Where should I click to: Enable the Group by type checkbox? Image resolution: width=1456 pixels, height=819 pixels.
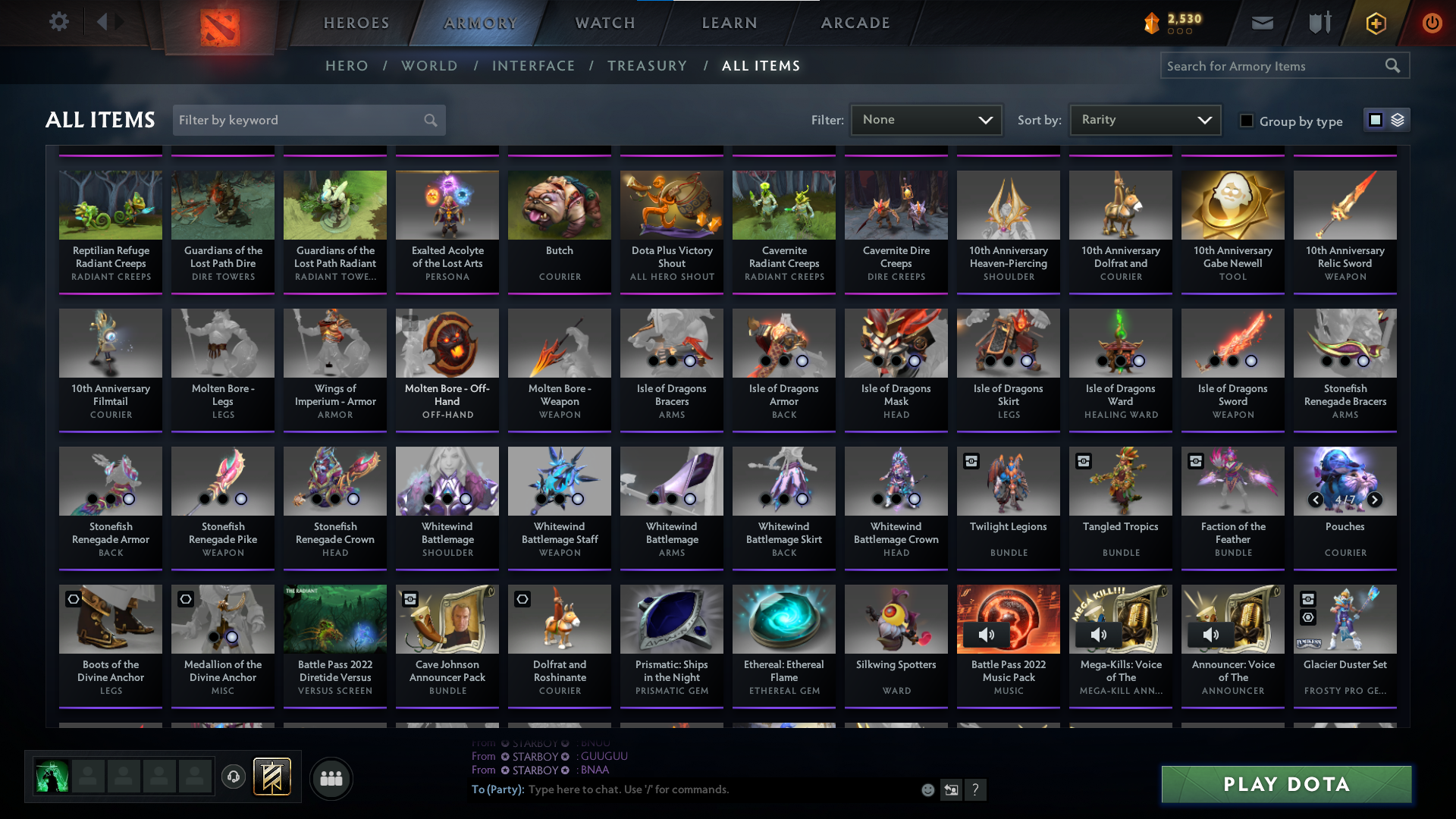coord(1246,121)
